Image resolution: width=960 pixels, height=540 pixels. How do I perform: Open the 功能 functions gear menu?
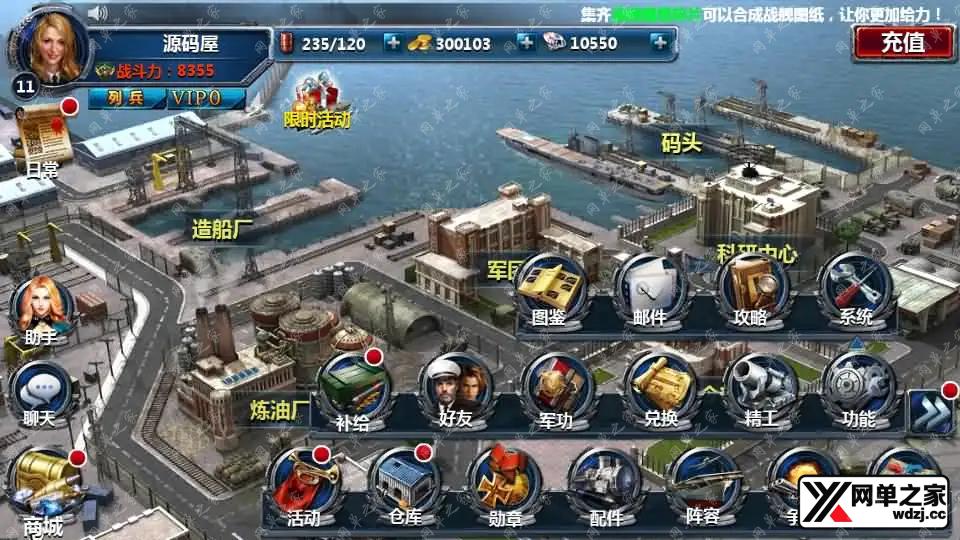click(x=858, y=389)
